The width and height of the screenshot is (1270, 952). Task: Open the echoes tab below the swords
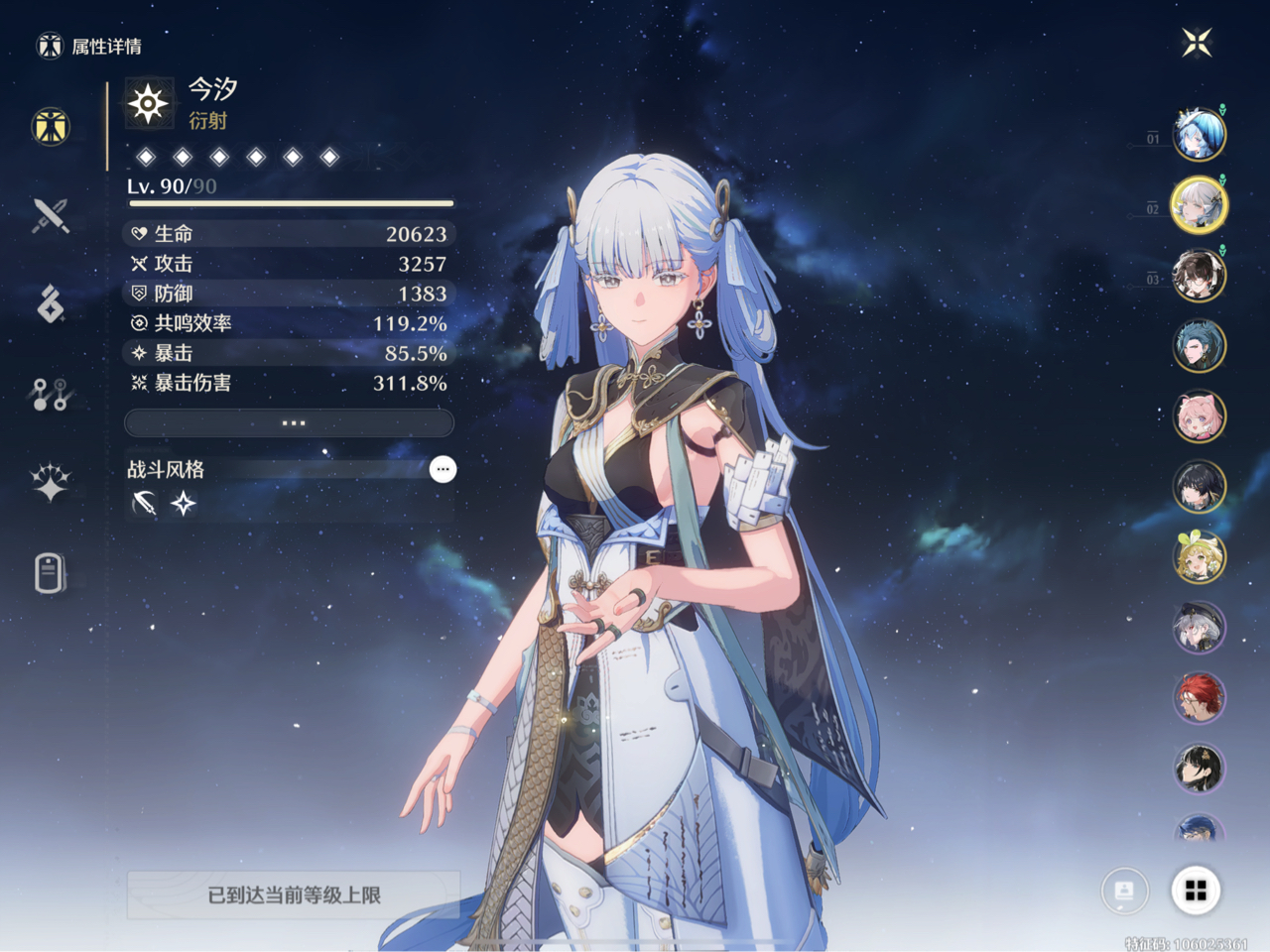point(51,304)
